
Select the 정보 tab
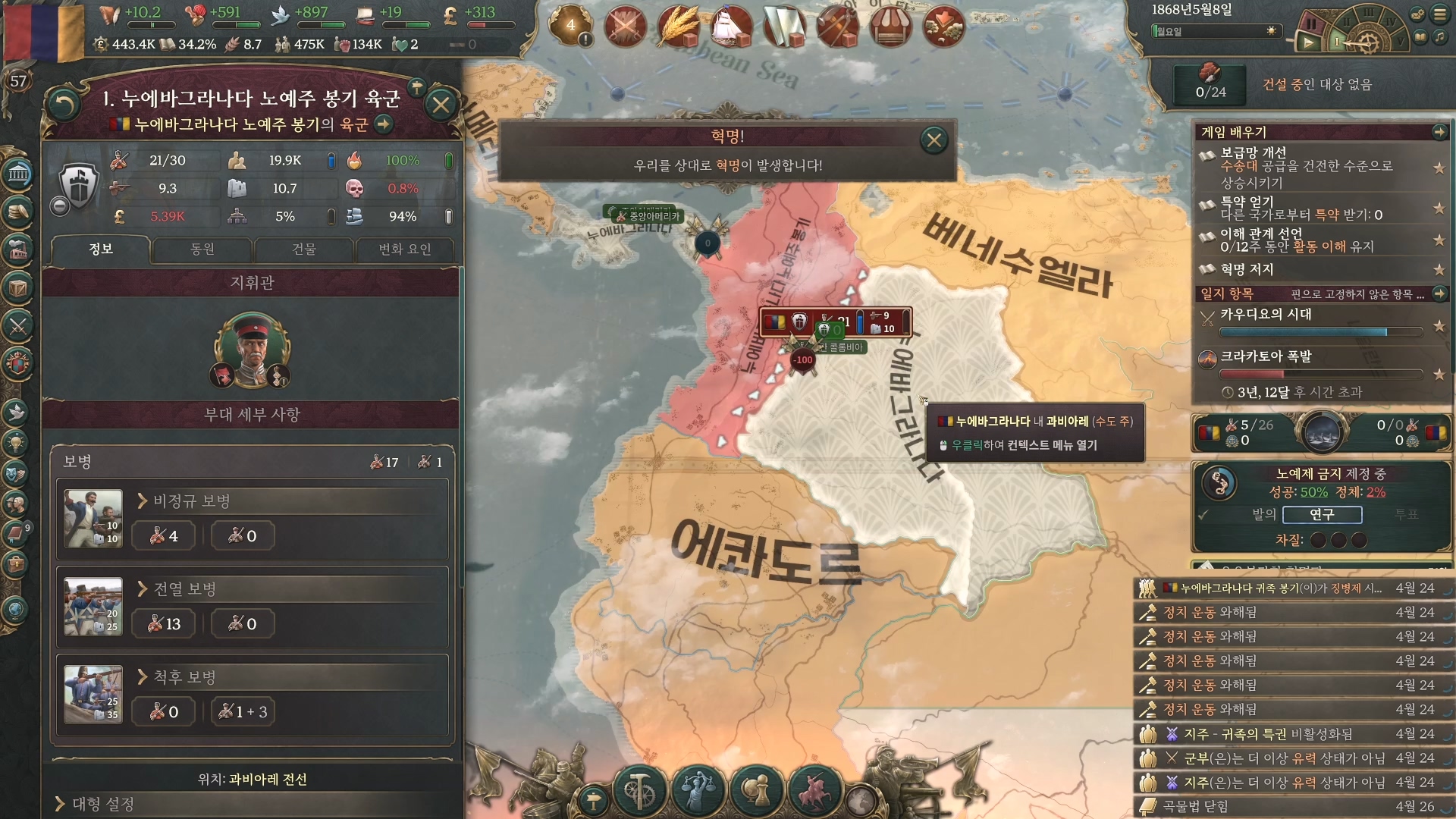coord(101,249)
